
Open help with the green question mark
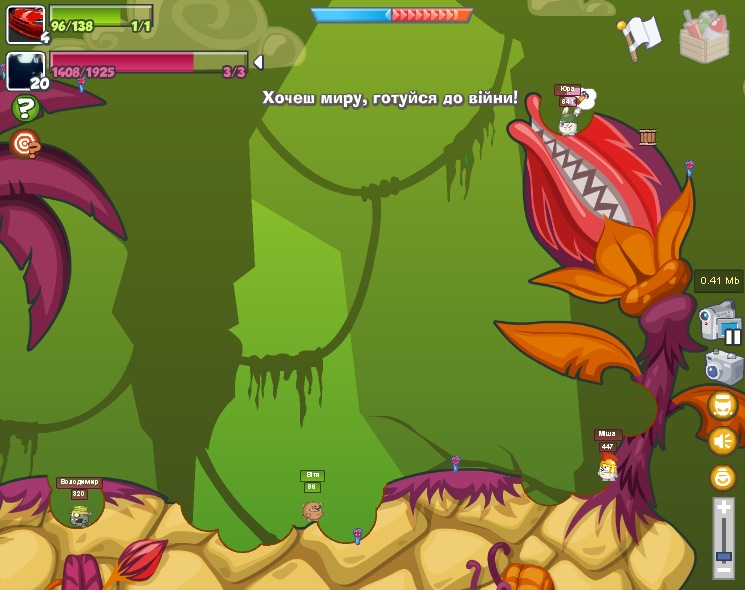tap(25, 108)
